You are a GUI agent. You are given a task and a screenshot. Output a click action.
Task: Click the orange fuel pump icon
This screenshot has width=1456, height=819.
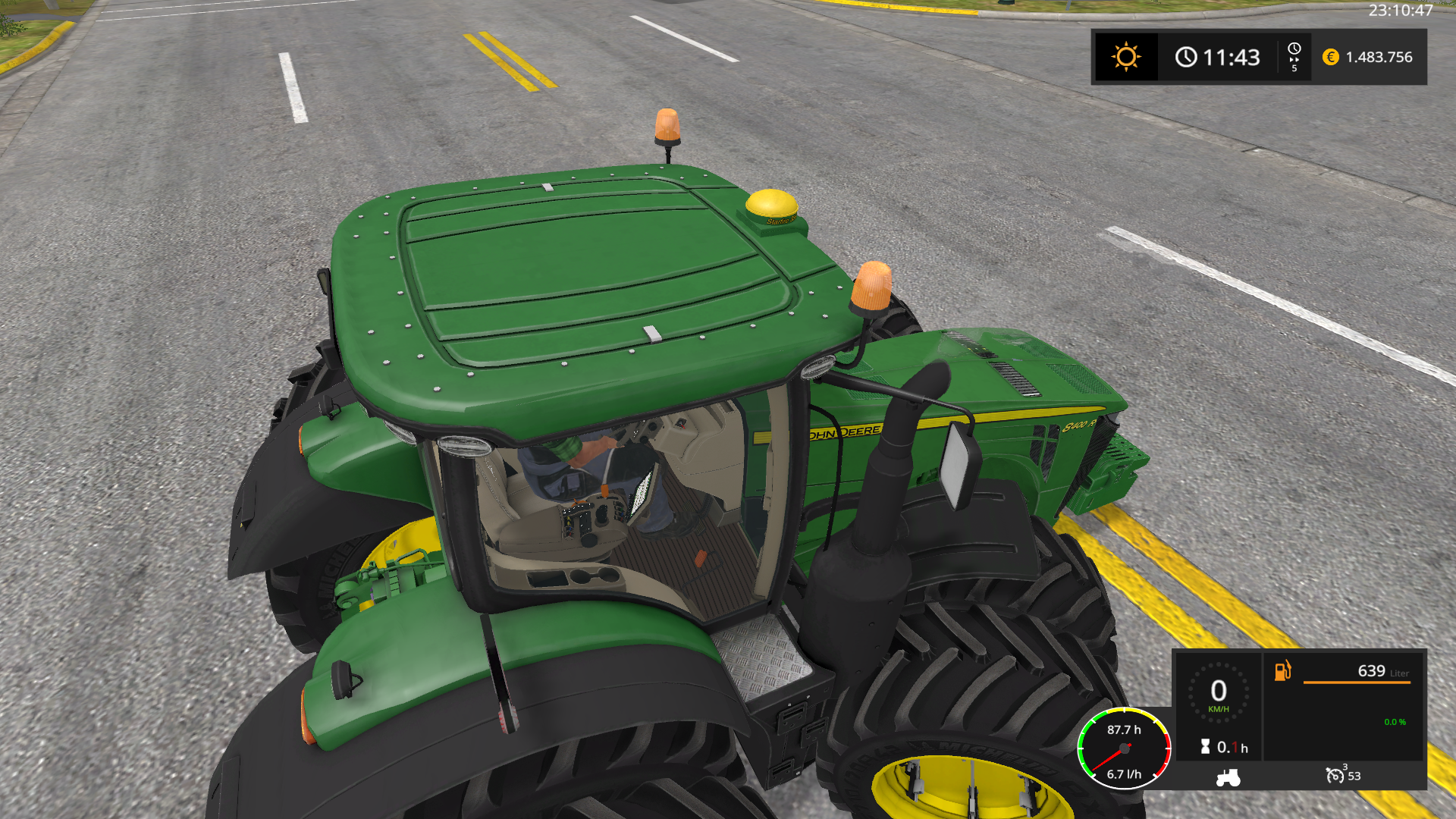click(1282, 670)
